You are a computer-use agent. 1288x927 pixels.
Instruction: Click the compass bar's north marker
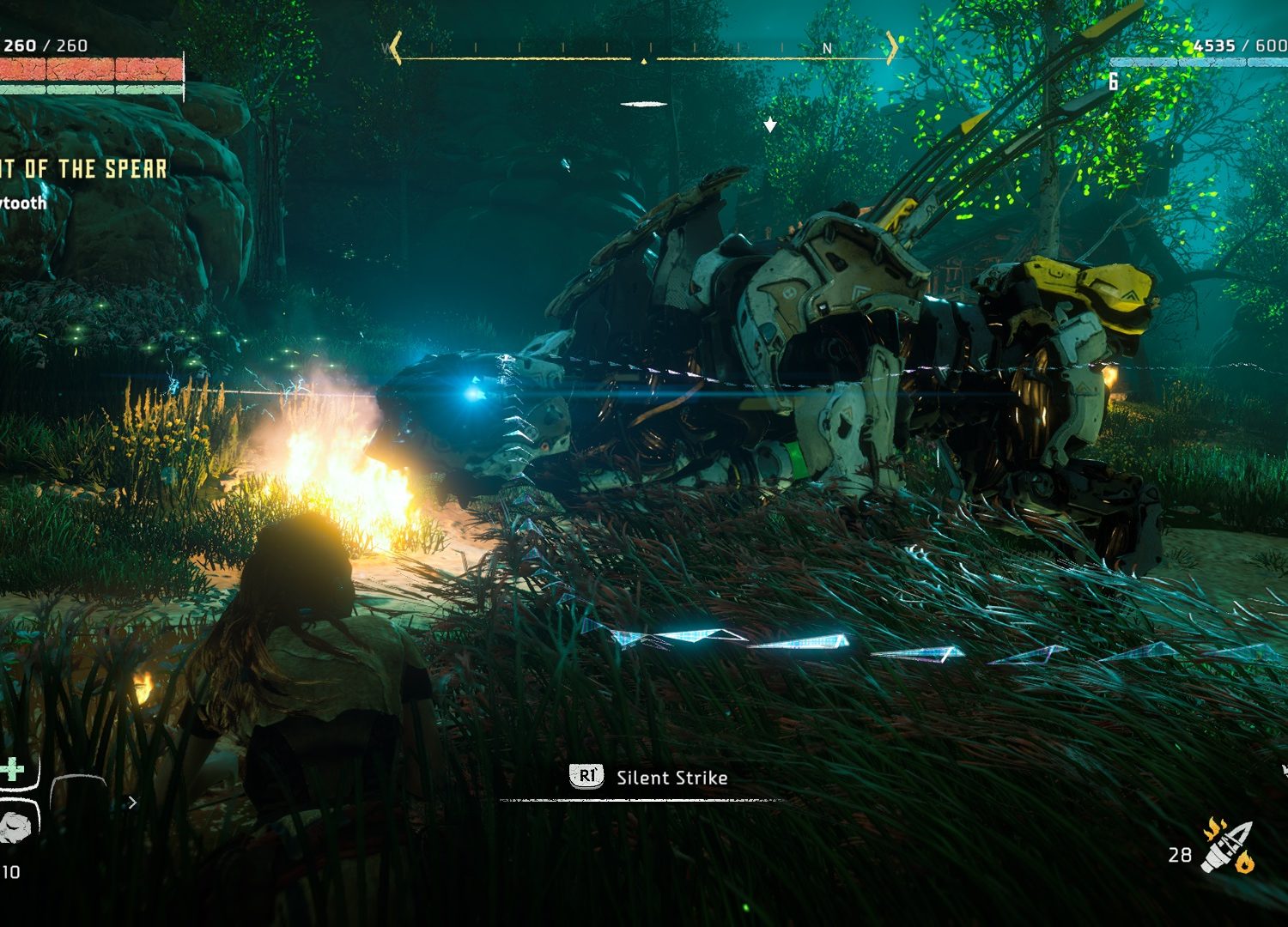(827, 49)
